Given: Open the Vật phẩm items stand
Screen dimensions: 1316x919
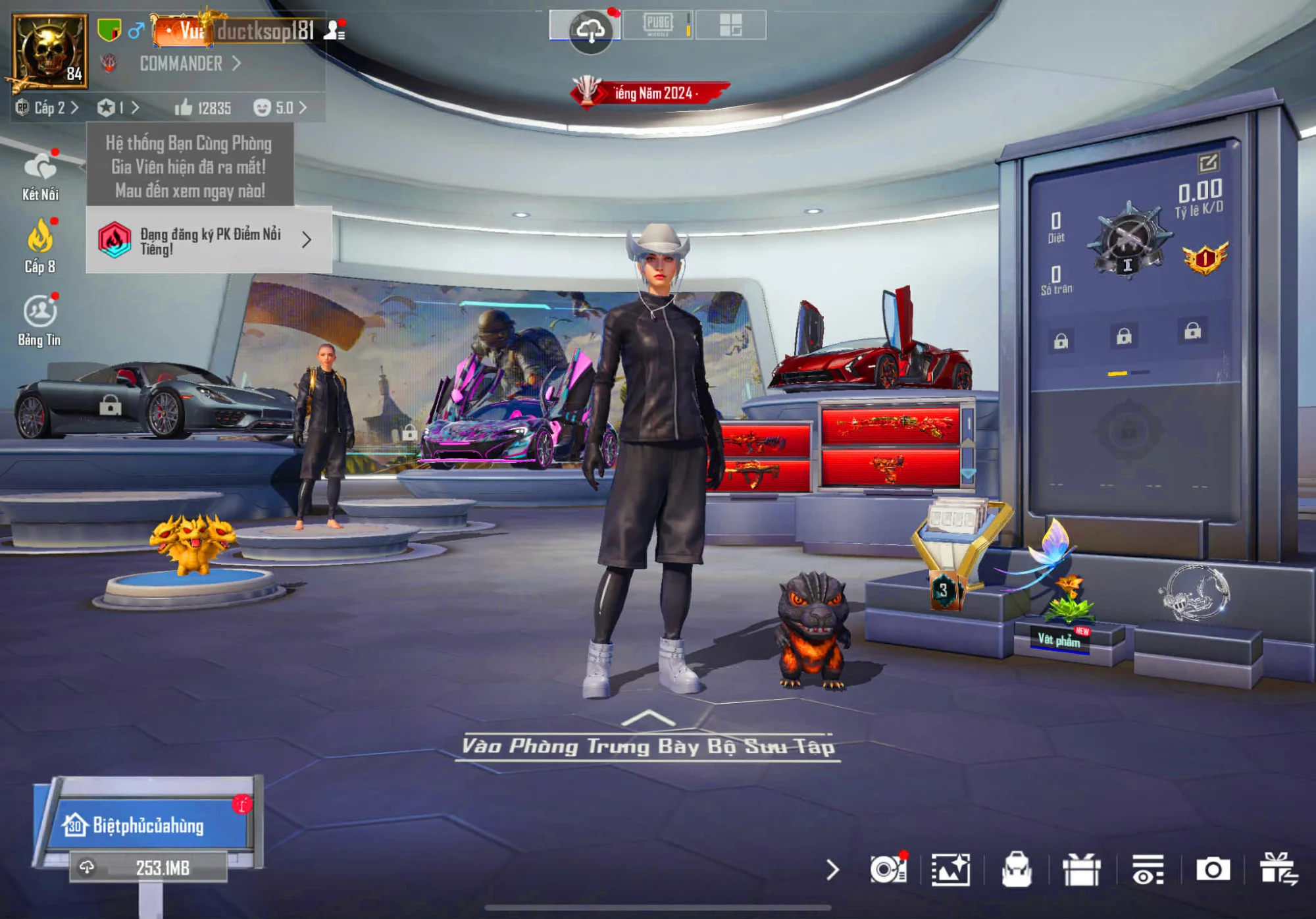Looking at the screenshot, I should (x=1059, y=640).
